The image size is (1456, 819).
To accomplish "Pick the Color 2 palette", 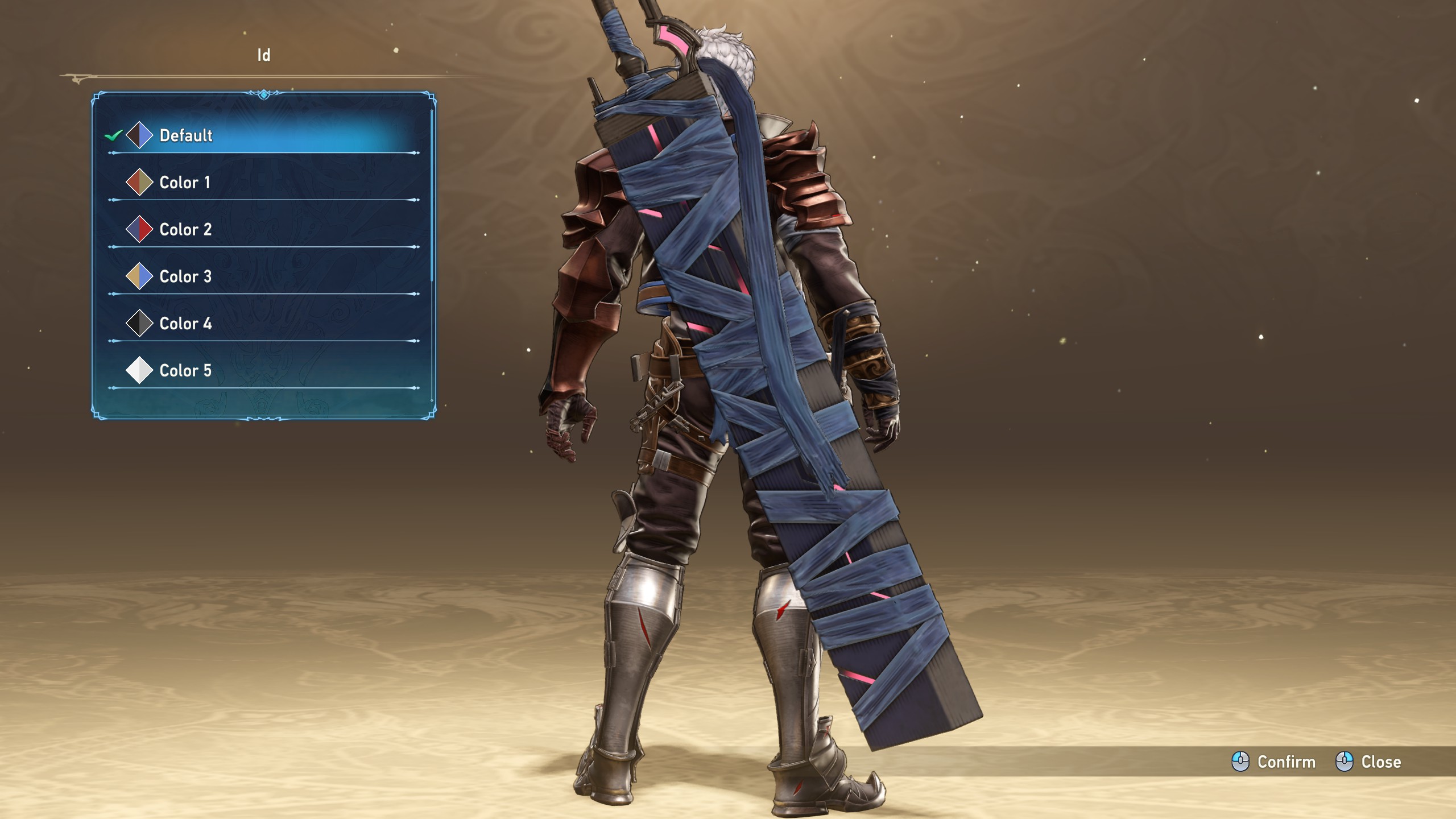I will tap(185, 230).
